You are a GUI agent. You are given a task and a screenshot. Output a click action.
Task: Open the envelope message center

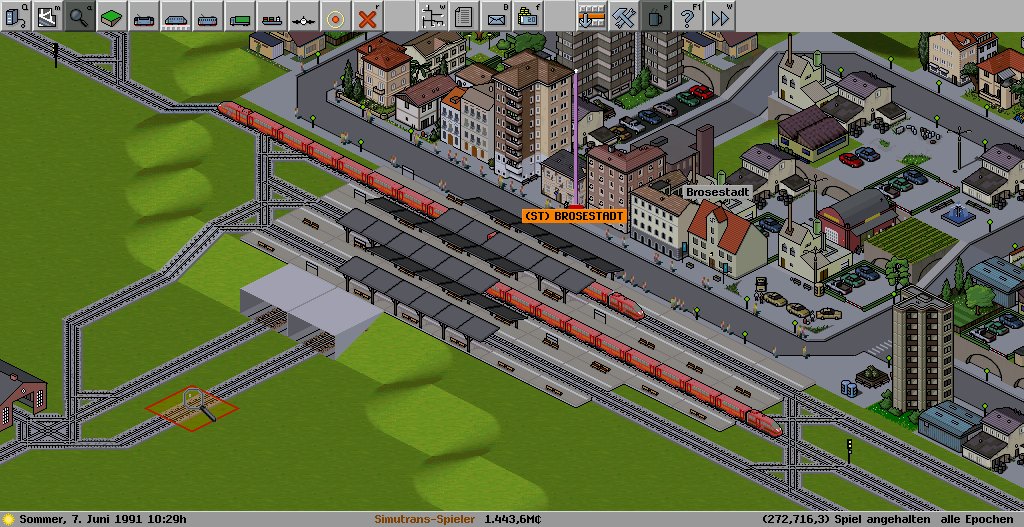tap(495, 16)
